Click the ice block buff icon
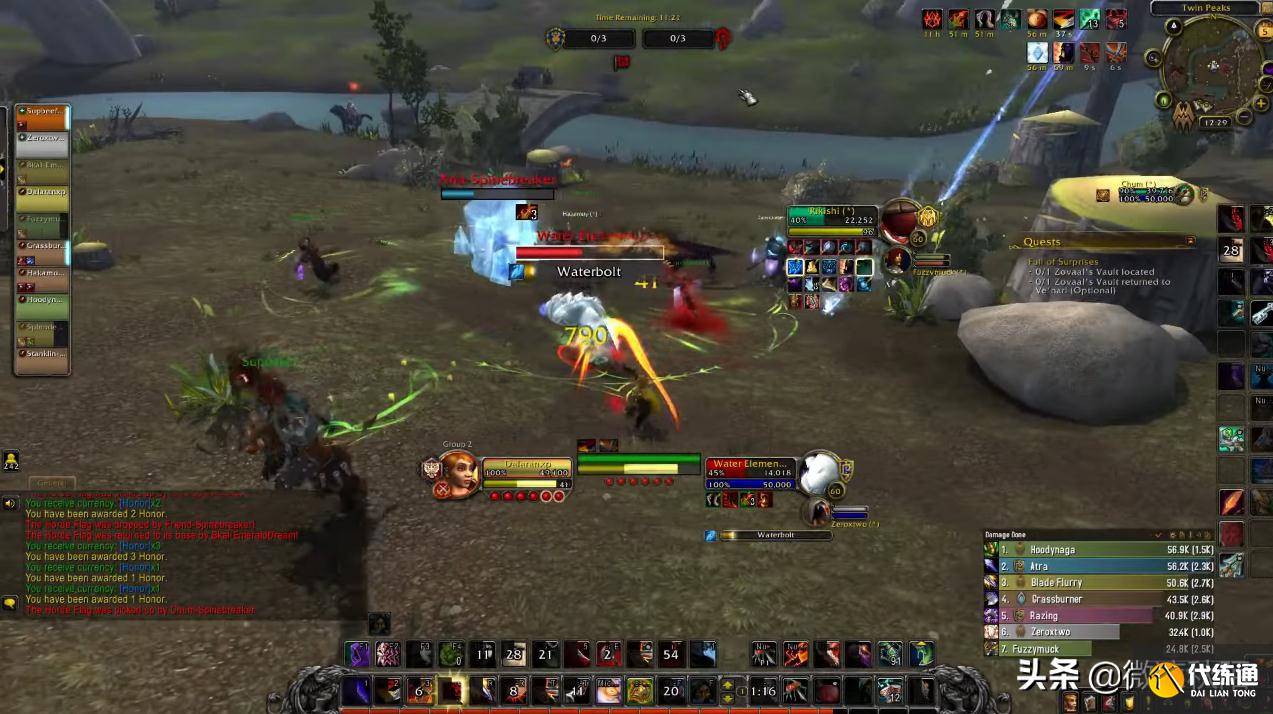 pos(1038,52)
